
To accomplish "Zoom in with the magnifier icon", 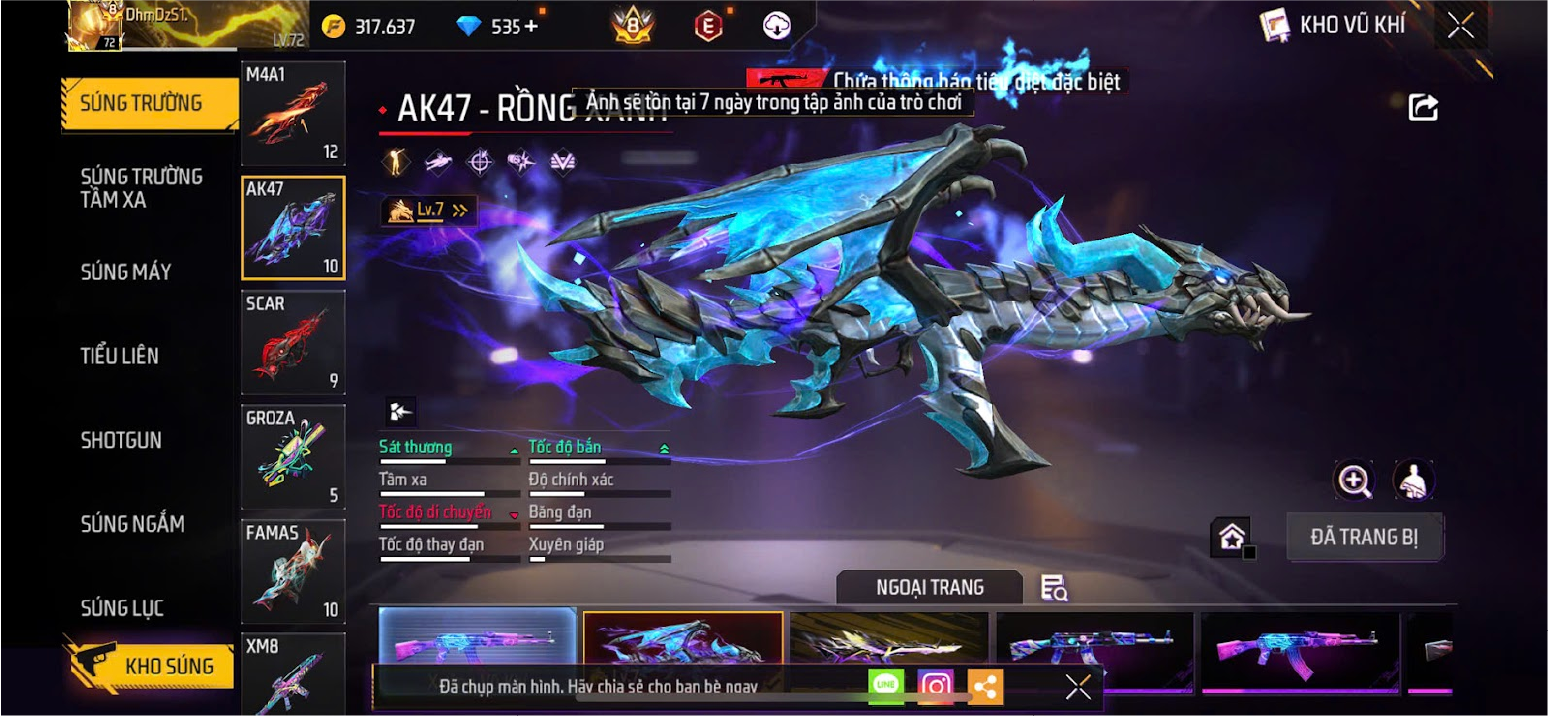I will [1354, 481].
